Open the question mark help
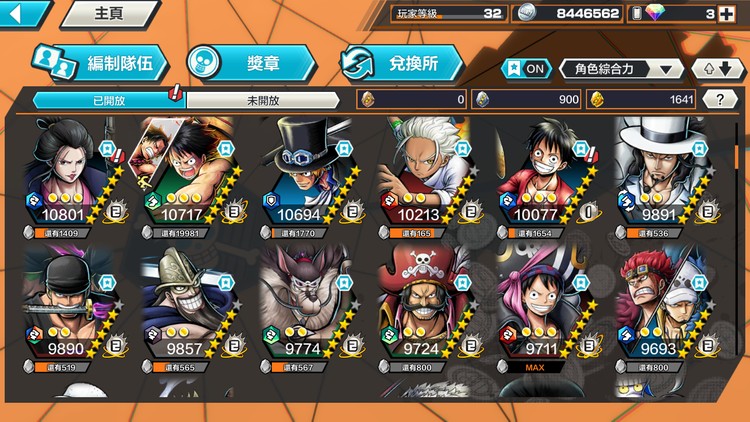Image resolution: width=750 pixels, height=422 pixels. pos(720,99)
